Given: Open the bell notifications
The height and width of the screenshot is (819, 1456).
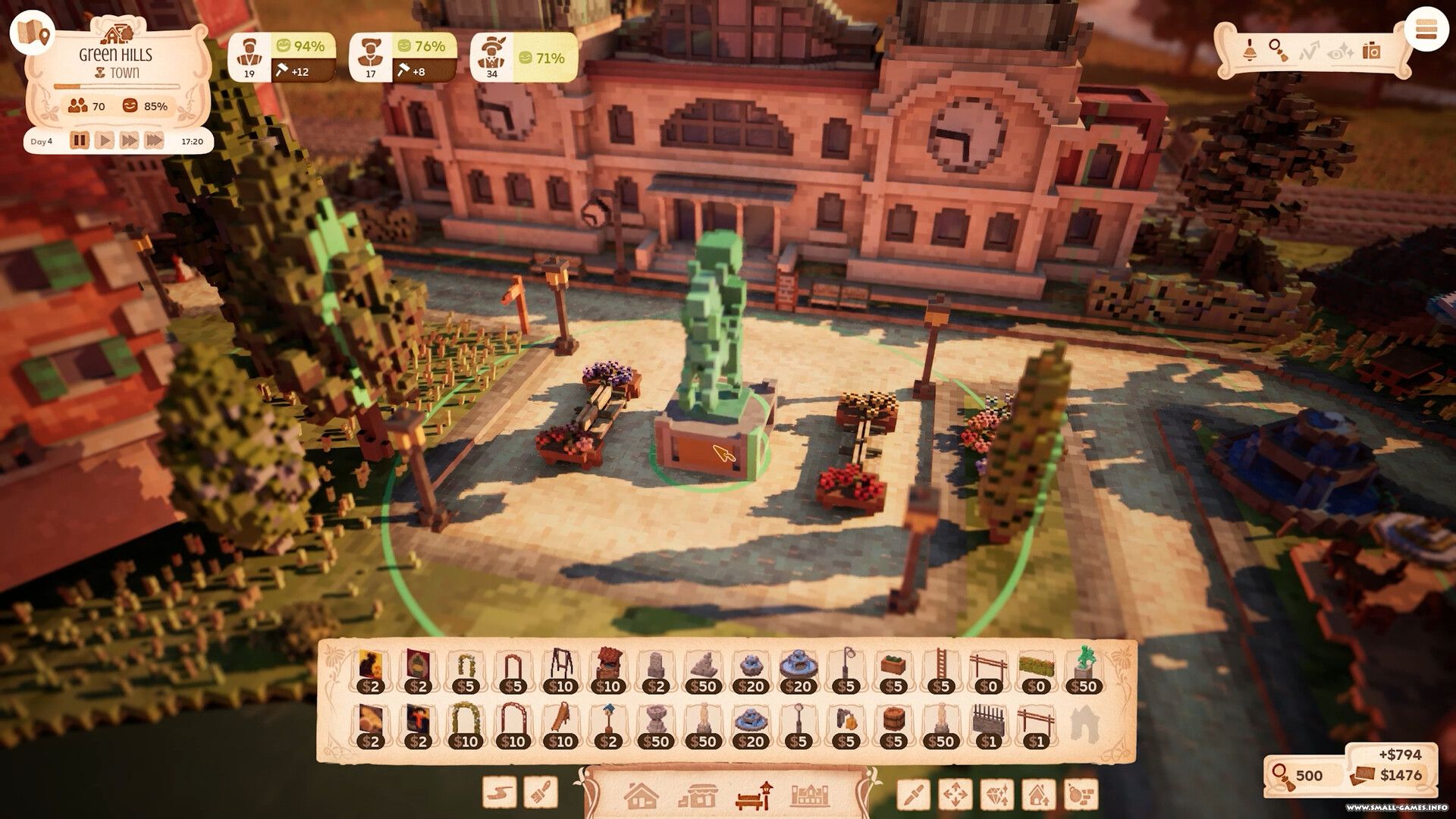Looking at the screenshot, I should (x=1249, y=51).
